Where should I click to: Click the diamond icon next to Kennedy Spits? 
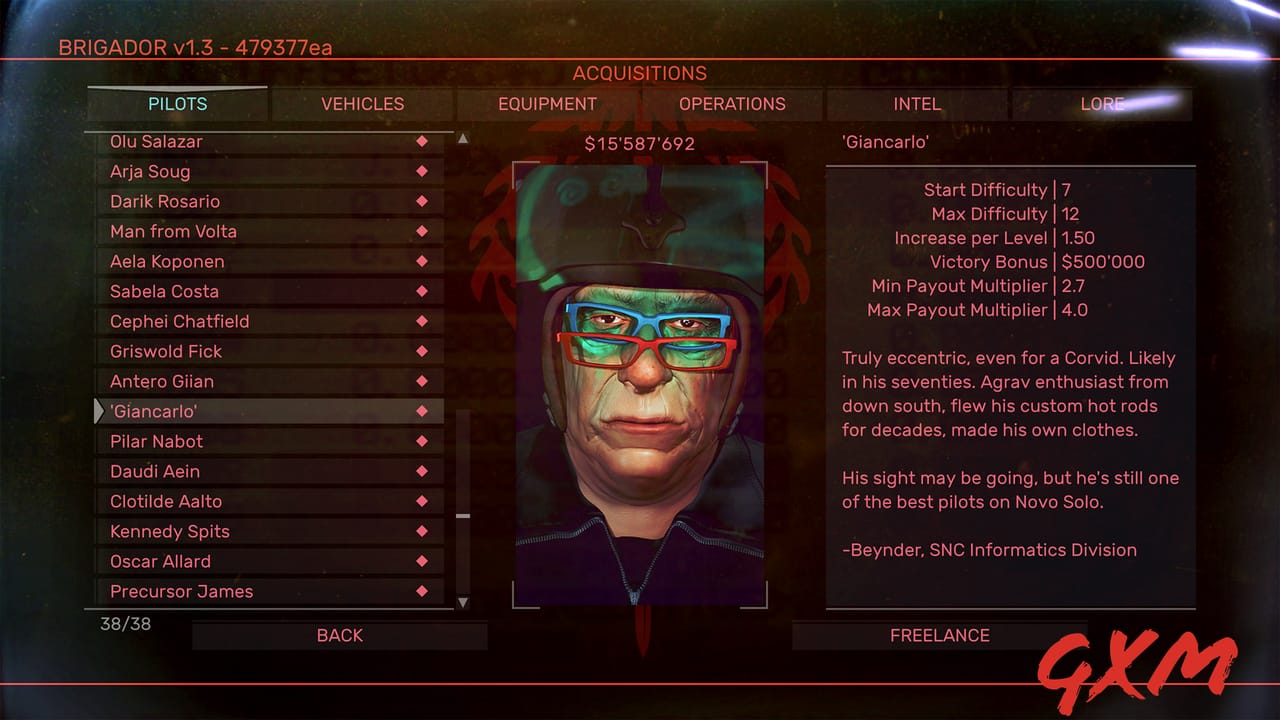tap(423, 531)
